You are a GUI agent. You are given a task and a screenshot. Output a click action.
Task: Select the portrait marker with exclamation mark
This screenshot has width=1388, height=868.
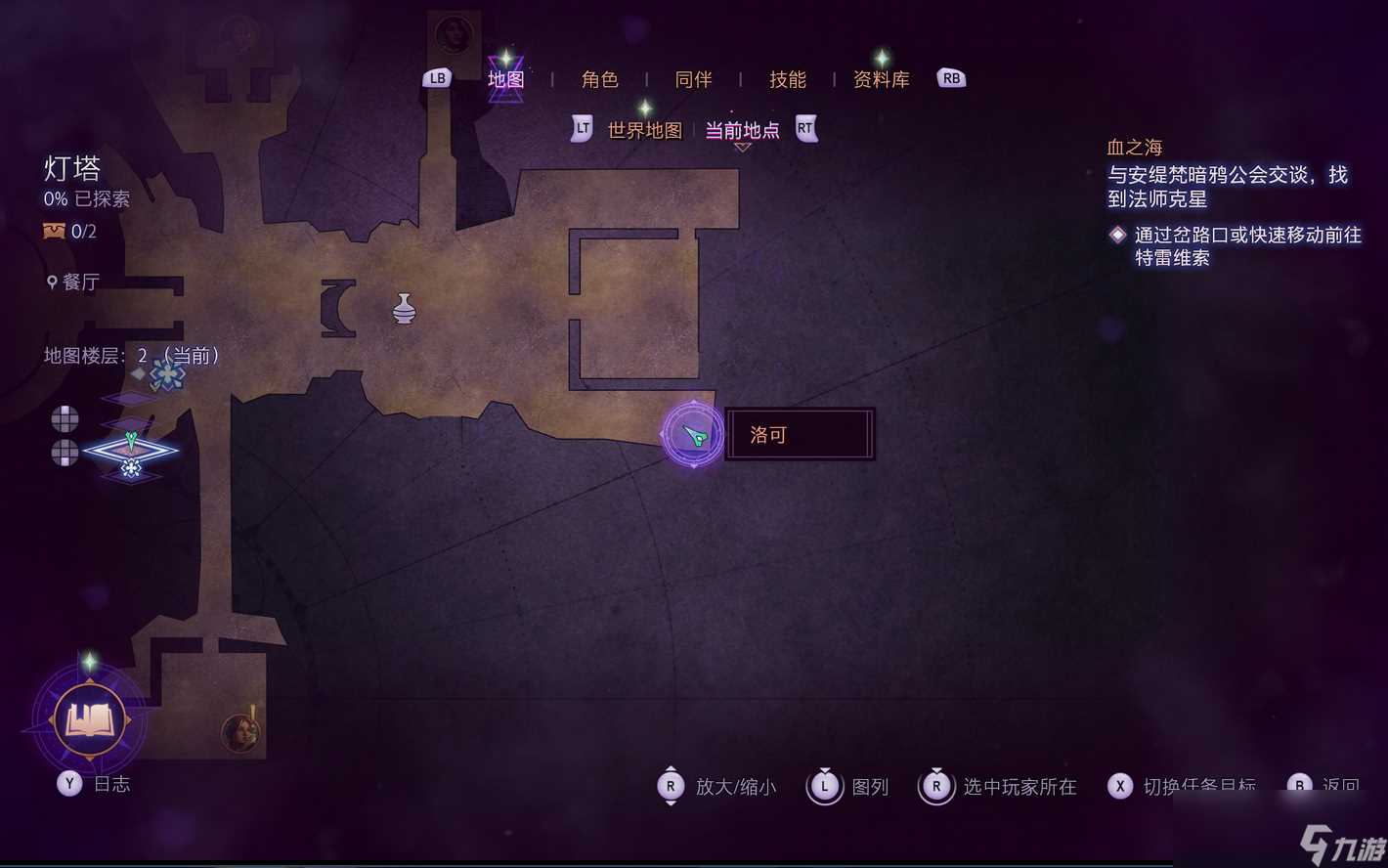[x=239, y=731]
